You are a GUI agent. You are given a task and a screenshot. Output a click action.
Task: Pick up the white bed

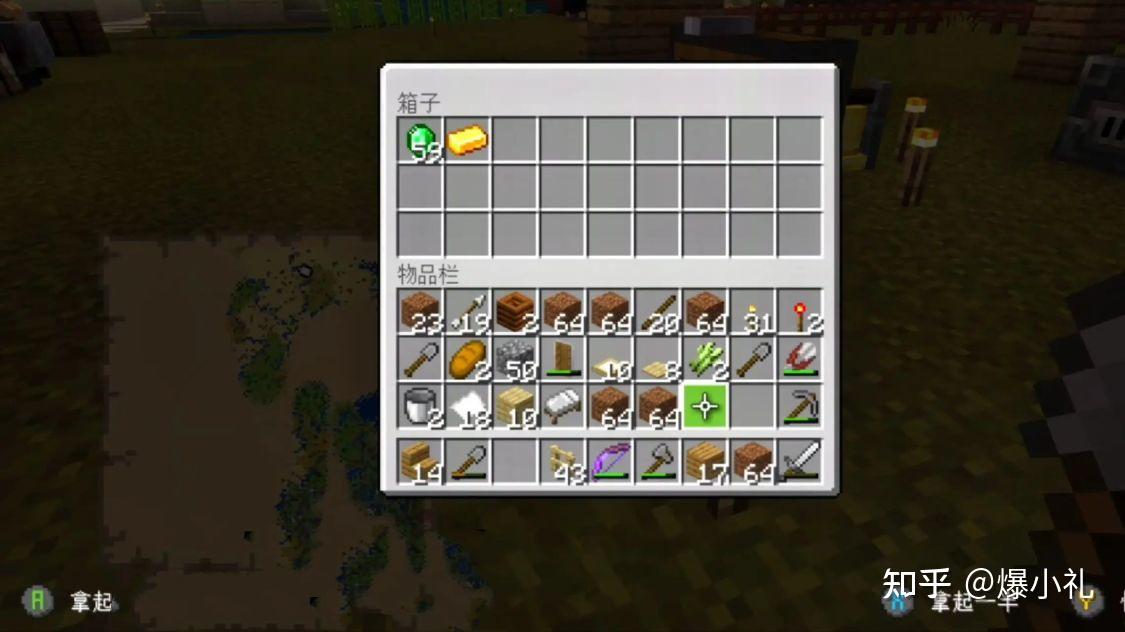pyautogui.click(x=563, y=407)
